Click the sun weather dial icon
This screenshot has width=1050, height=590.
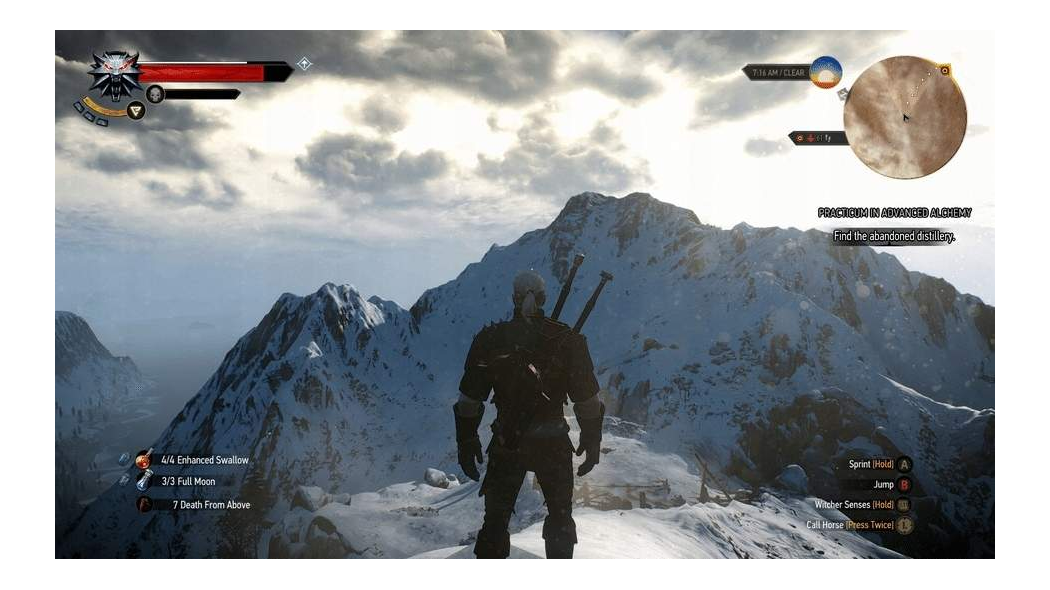pos(825,72)
